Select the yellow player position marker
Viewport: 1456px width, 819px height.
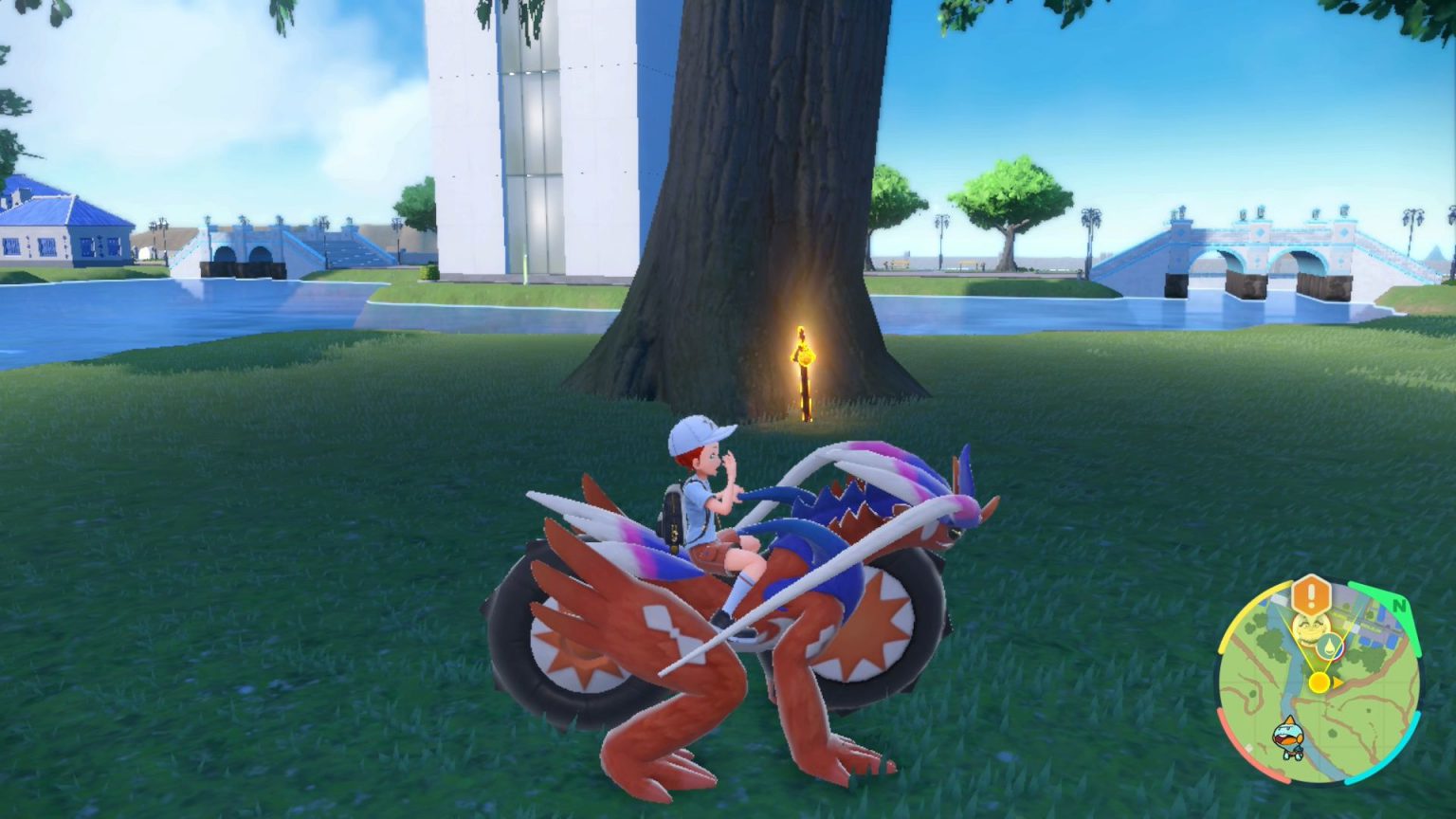click(1319, 682)
